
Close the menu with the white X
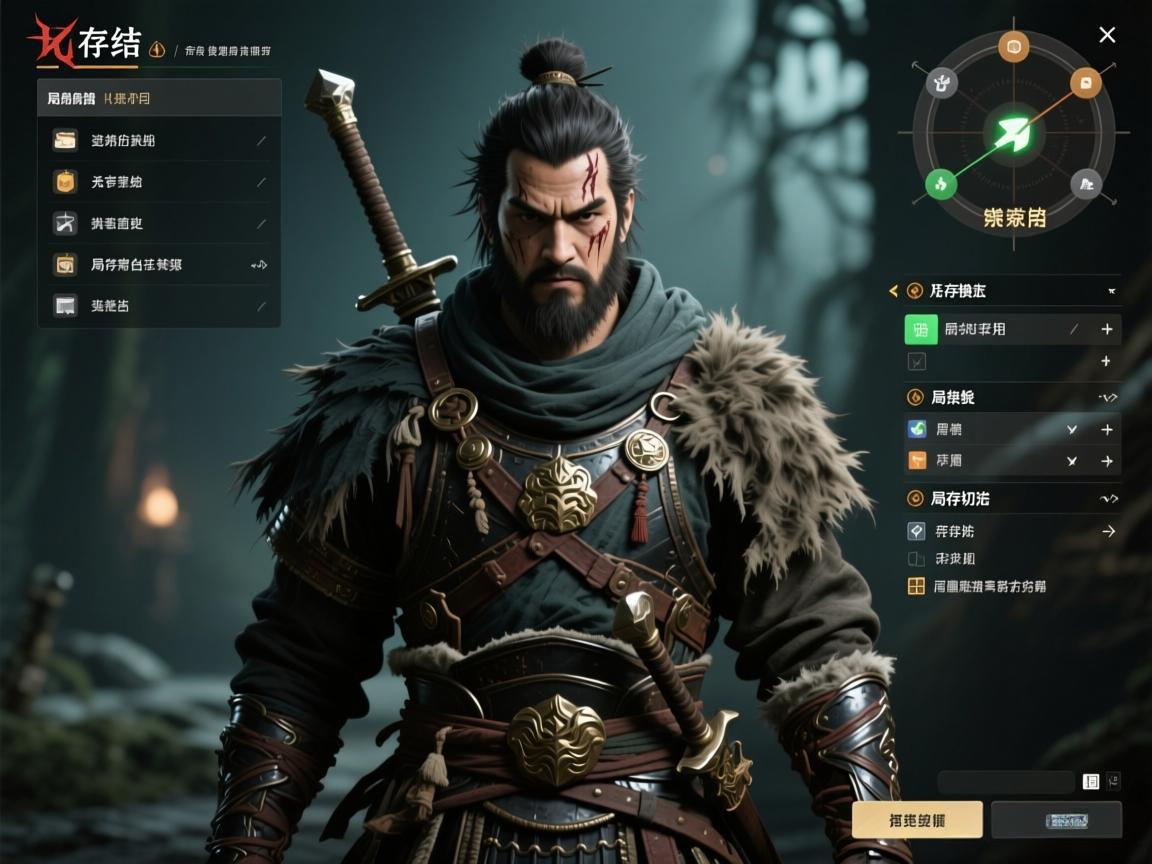[x=1107, y=35]
